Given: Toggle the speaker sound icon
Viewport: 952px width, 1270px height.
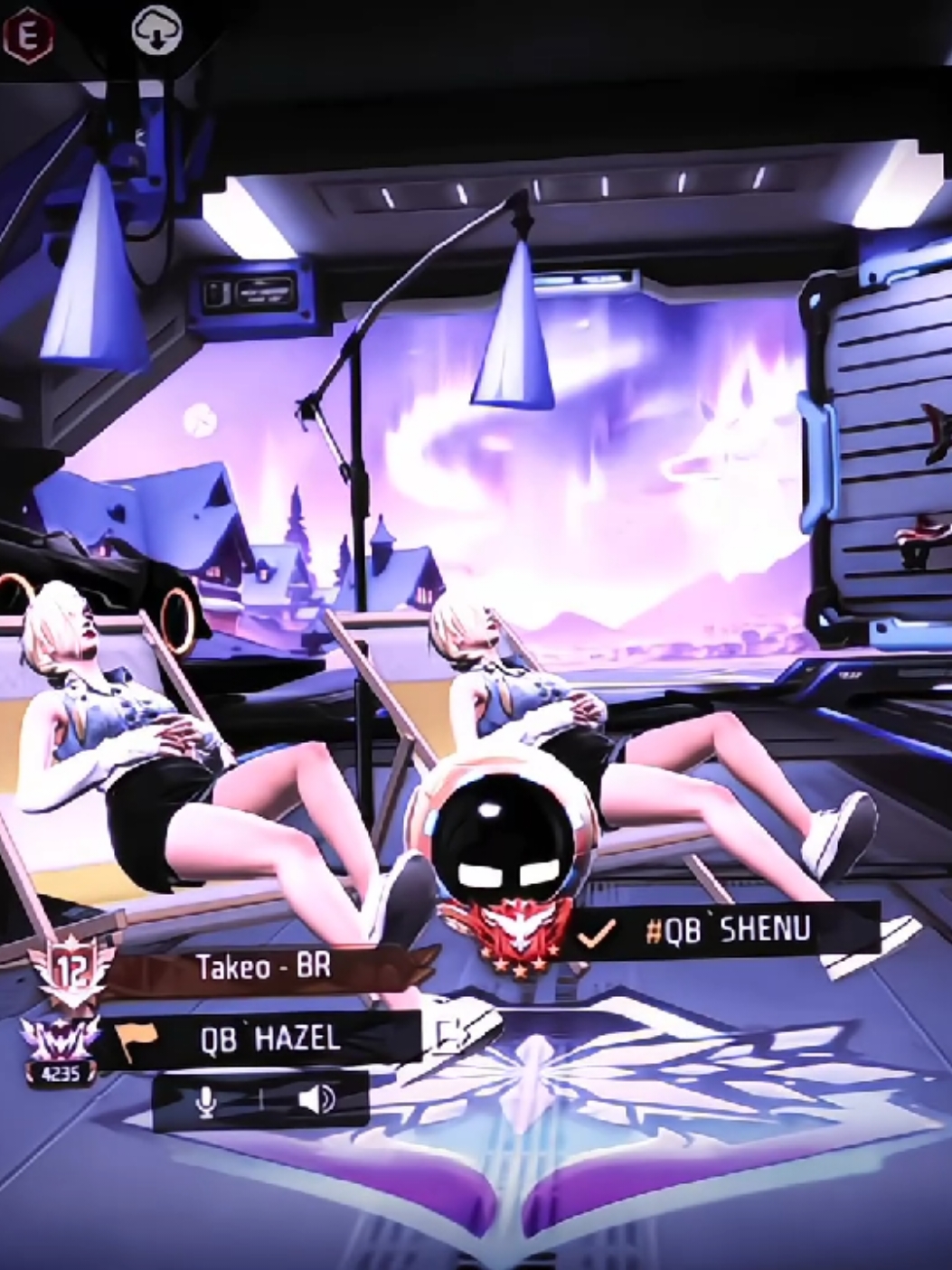Looking at the screenshot, I should click(316, 1100).
